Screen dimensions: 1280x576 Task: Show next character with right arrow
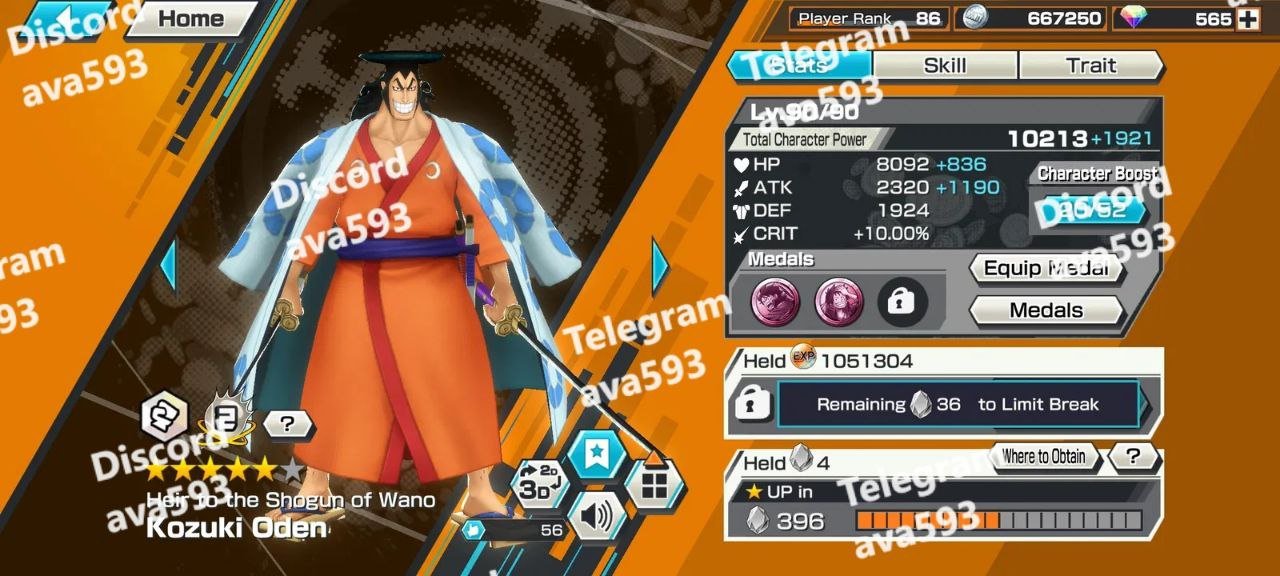[660, 266]
